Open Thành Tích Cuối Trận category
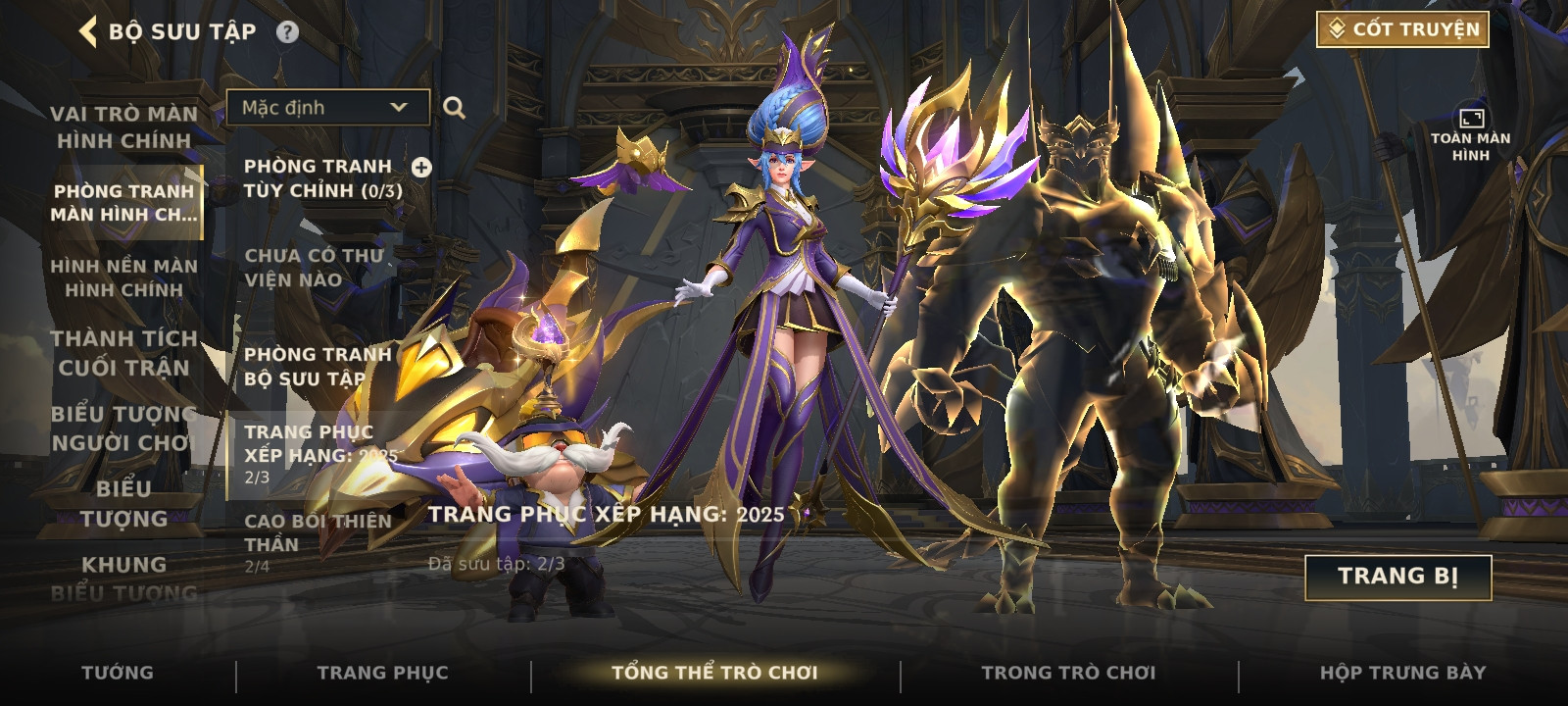 123,353
